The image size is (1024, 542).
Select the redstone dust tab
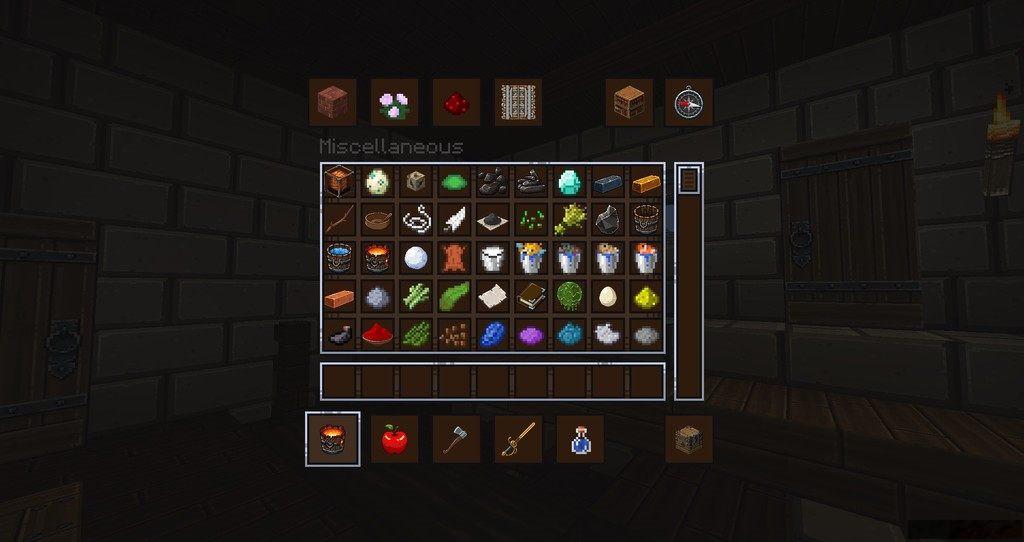point(456,102)
